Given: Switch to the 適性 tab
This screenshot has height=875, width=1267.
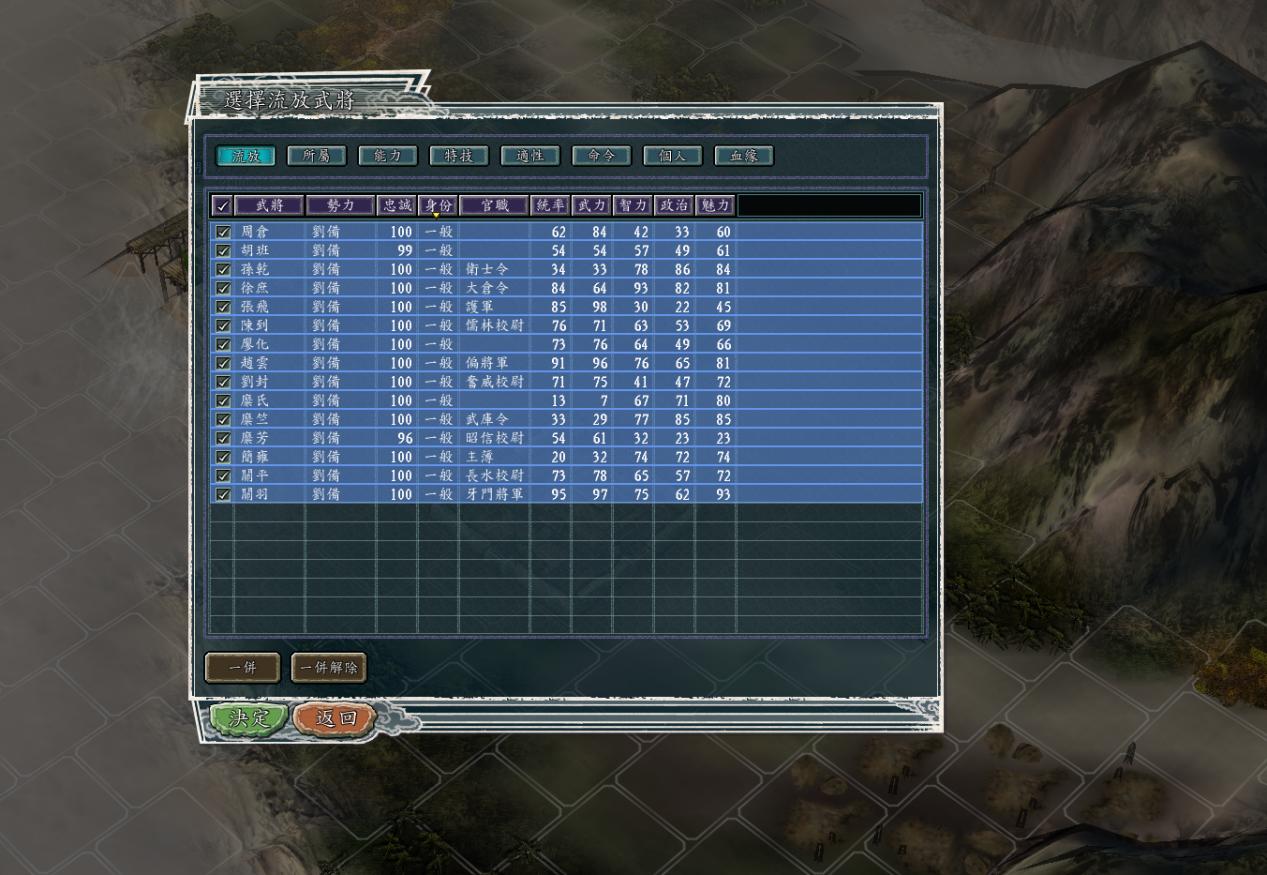Looking at the screenshot, I should pos(530,156).
